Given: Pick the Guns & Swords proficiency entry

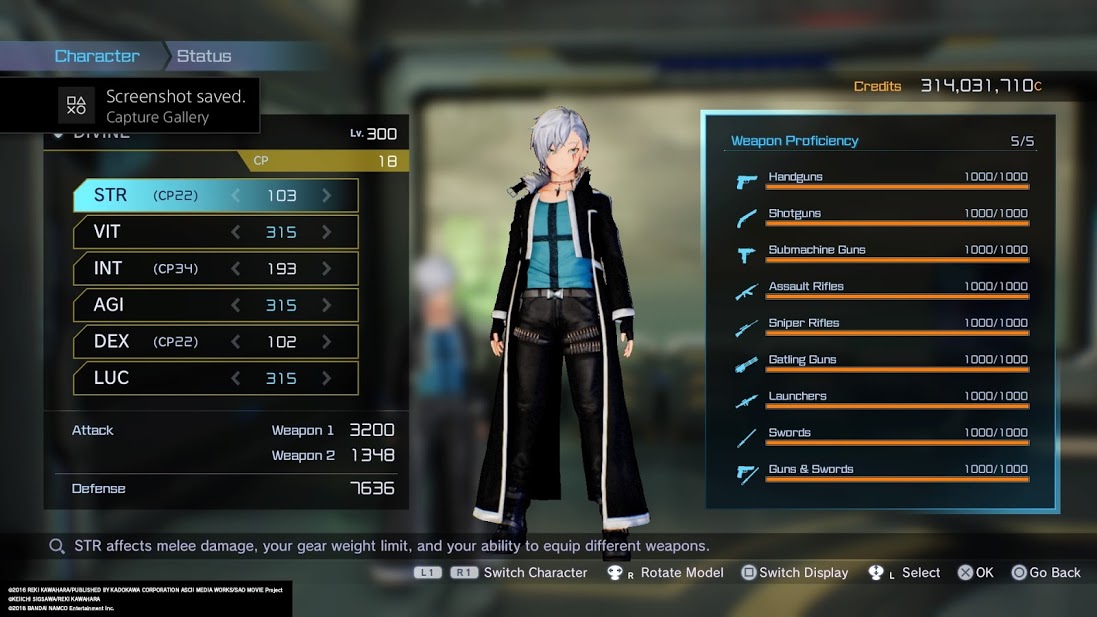Looking at the screenshot, I should click(x=881, y=472).
